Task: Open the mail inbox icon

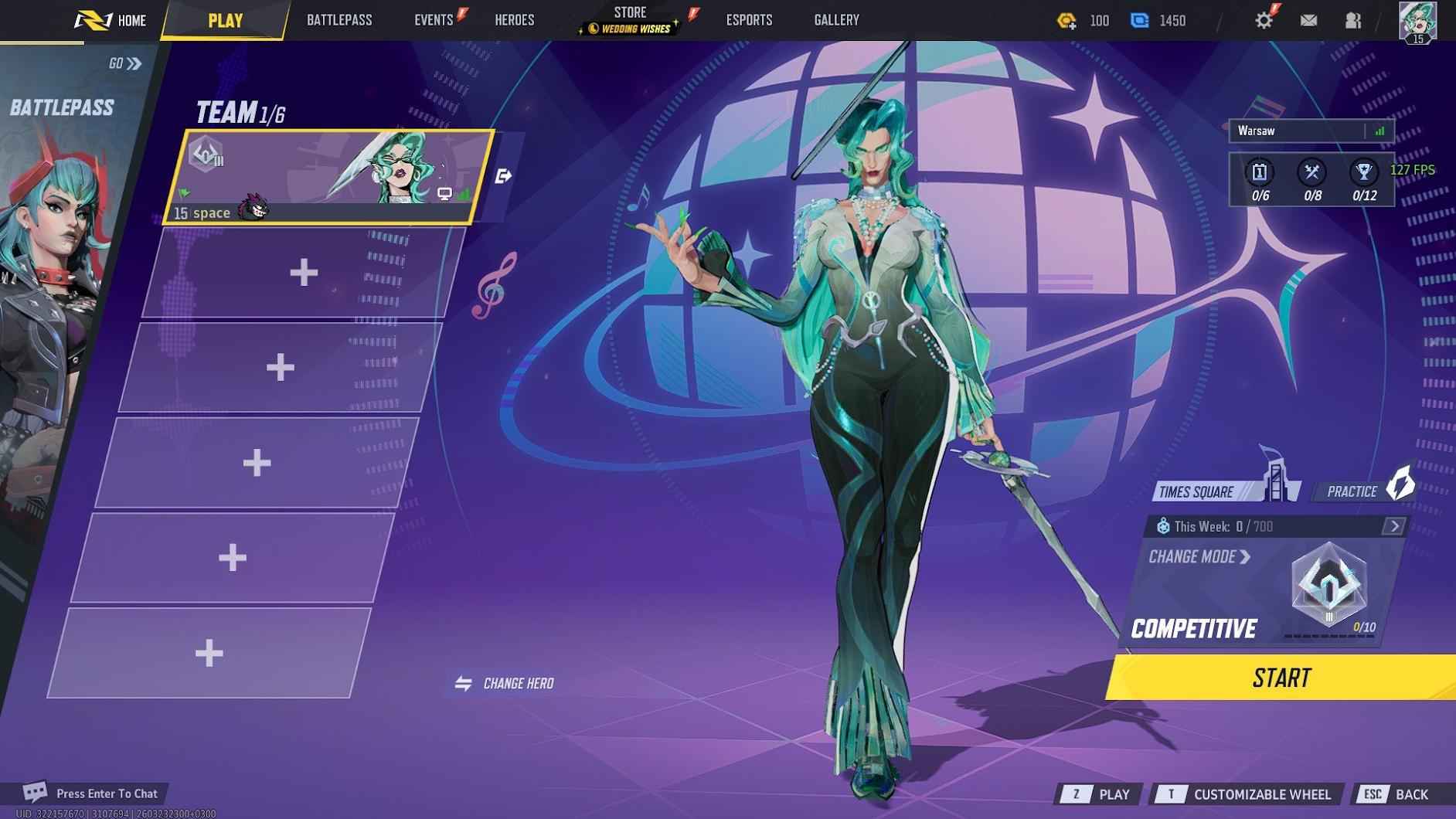Action: click(1310, 20)
